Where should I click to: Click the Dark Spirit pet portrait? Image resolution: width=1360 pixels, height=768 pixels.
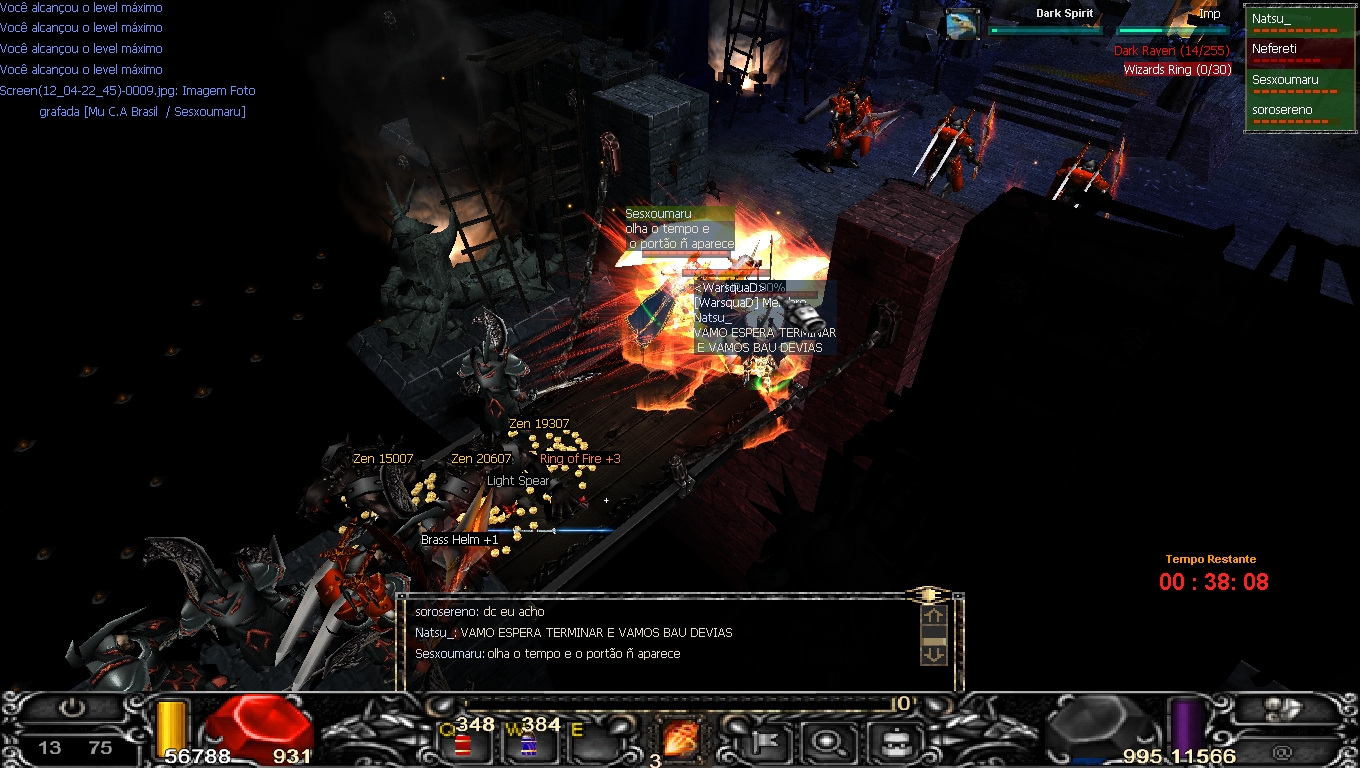click(963, 25)
